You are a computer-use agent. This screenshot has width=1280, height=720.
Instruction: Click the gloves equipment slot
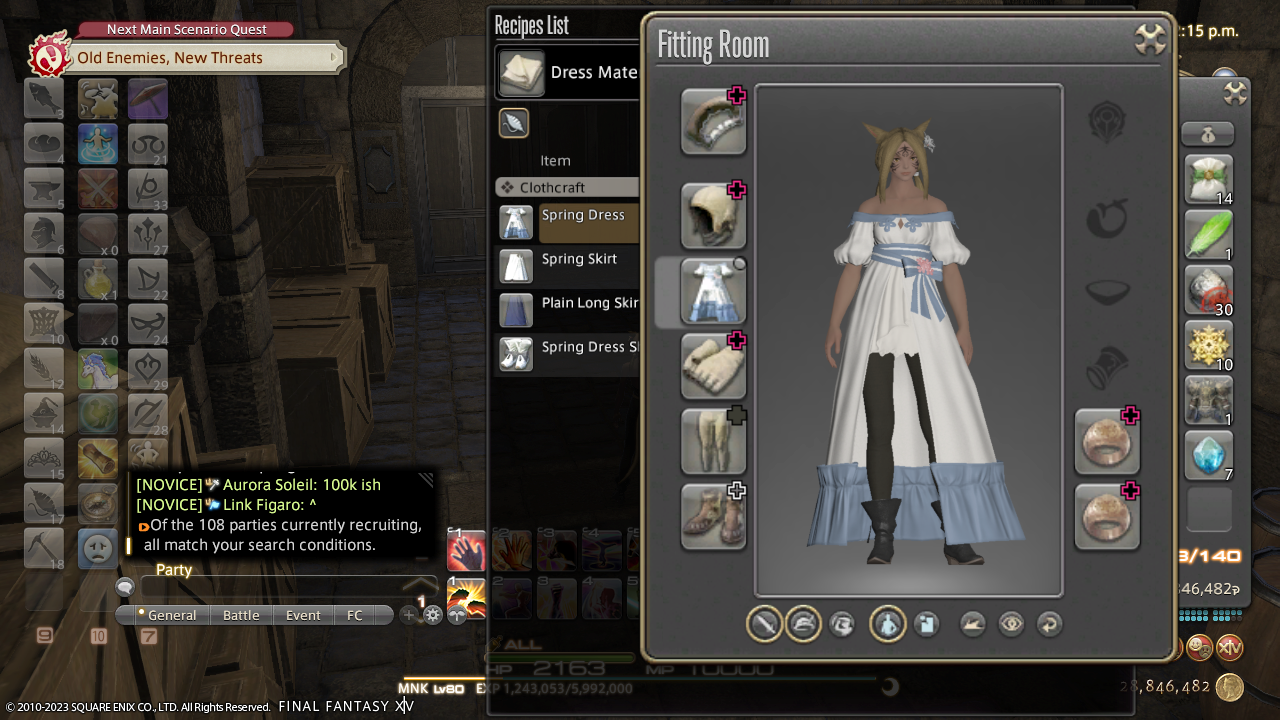(713, 367)
